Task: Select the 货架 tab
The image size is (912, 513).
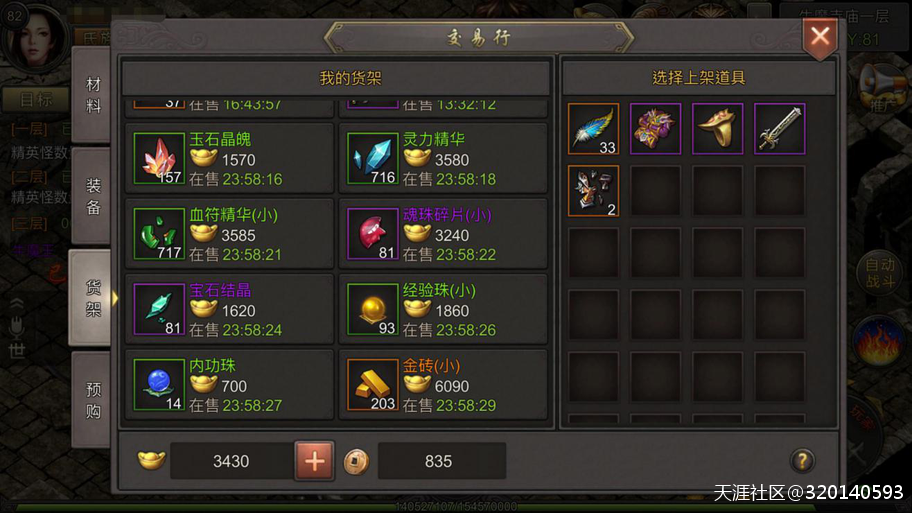Action: 93,297
